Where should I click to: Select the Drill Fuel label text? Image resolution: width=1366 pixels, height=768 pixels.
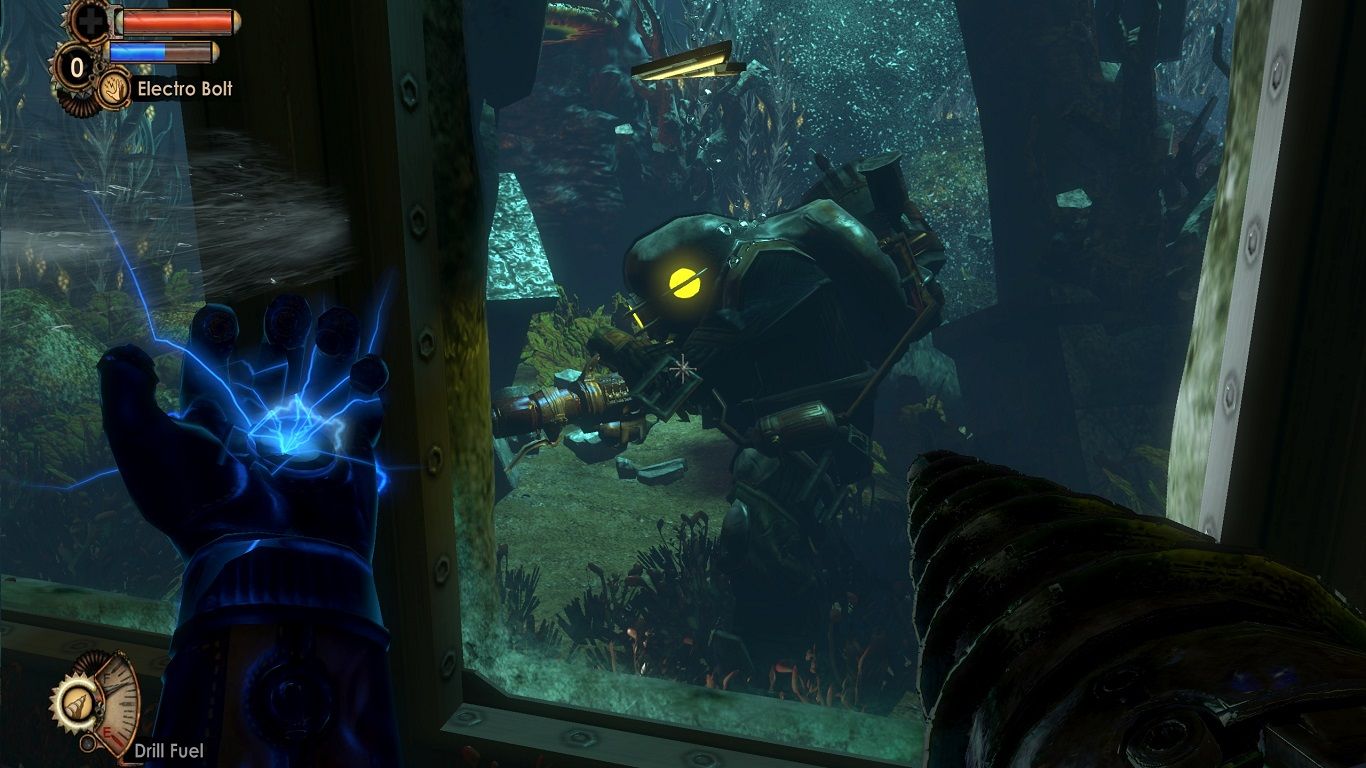168,748
